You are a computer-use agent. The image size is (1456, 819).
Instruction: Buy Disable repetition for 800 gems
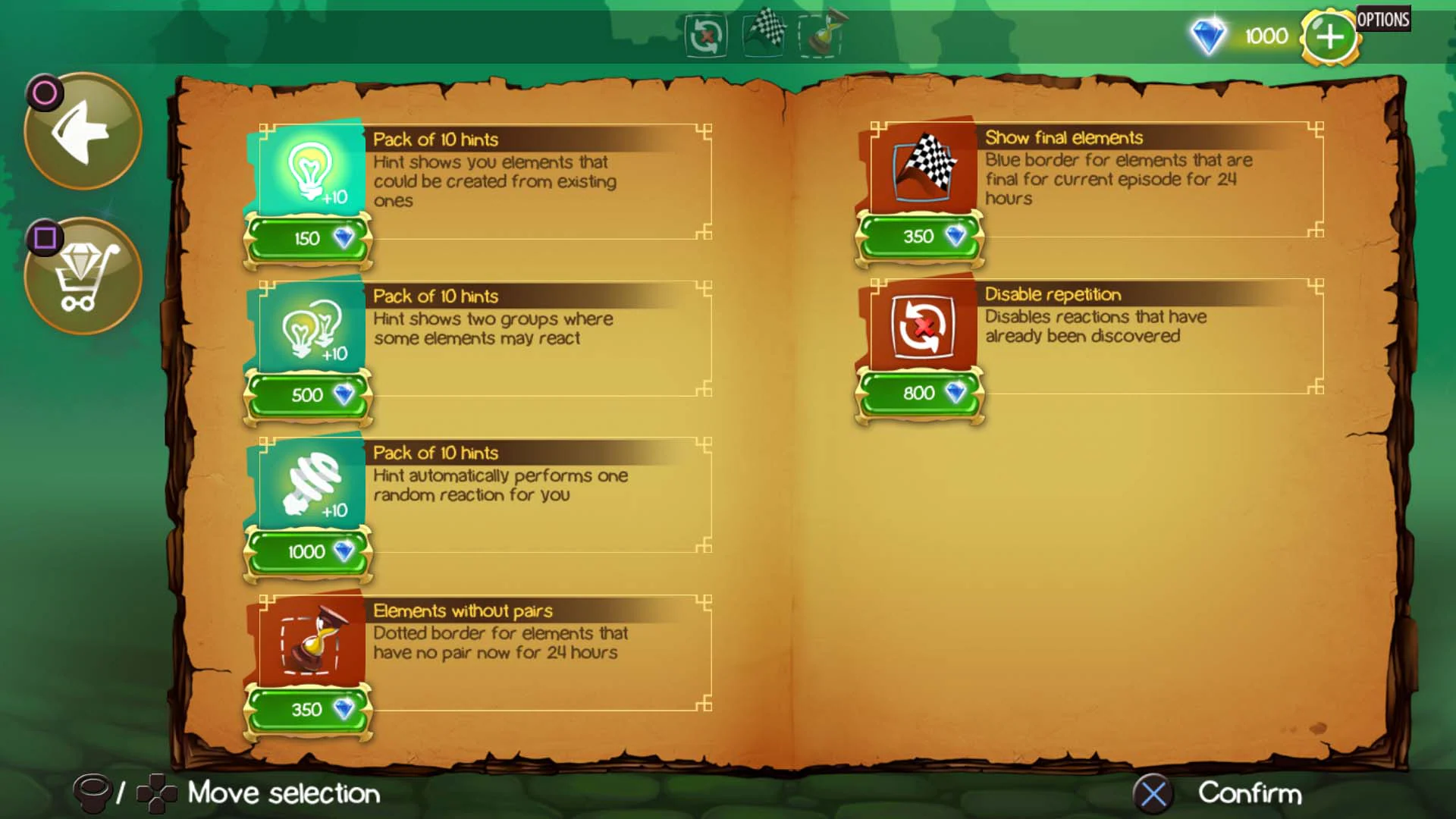pos(920,394)
